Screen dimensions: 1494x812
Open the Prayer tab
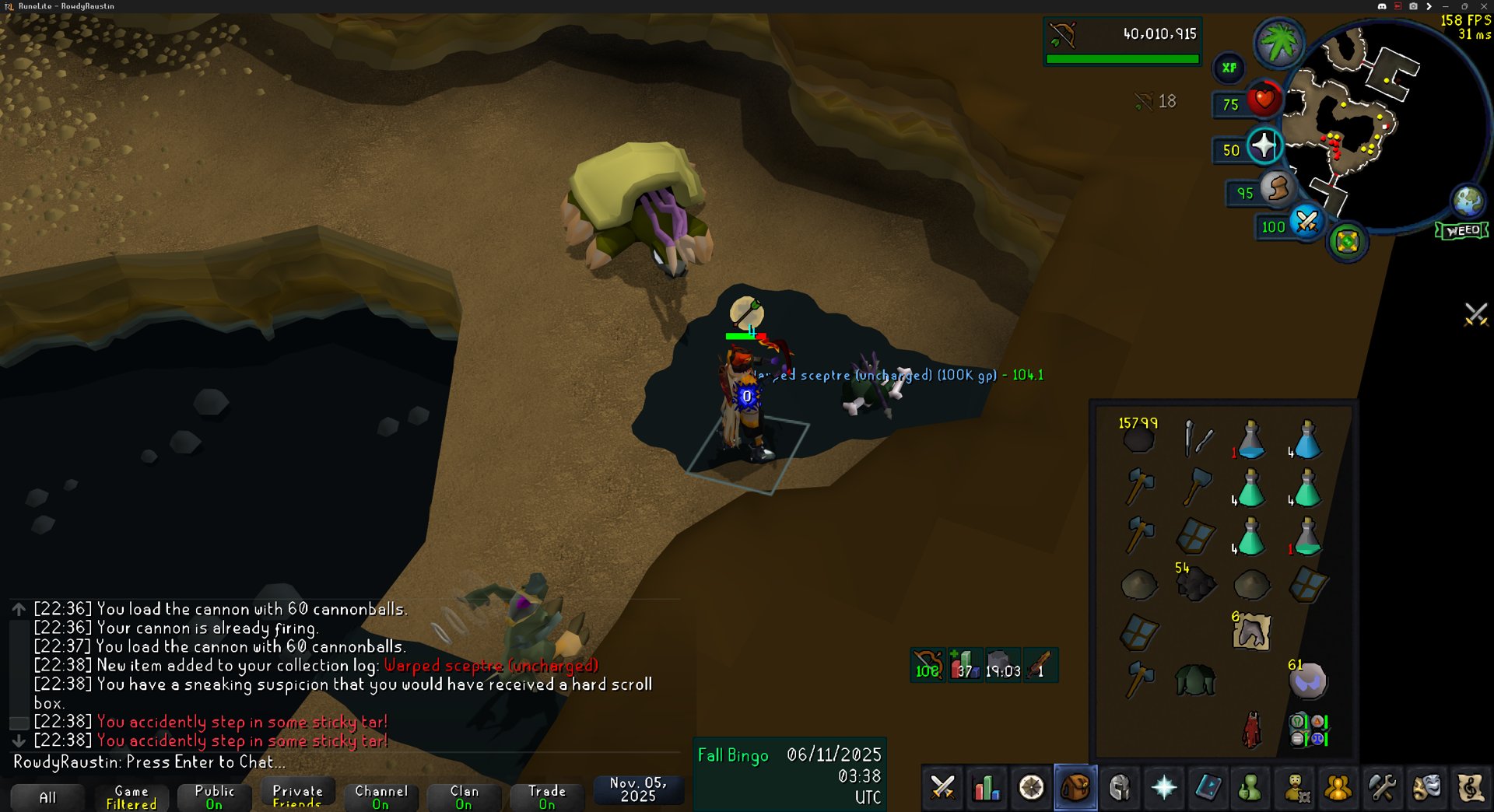1163,788
